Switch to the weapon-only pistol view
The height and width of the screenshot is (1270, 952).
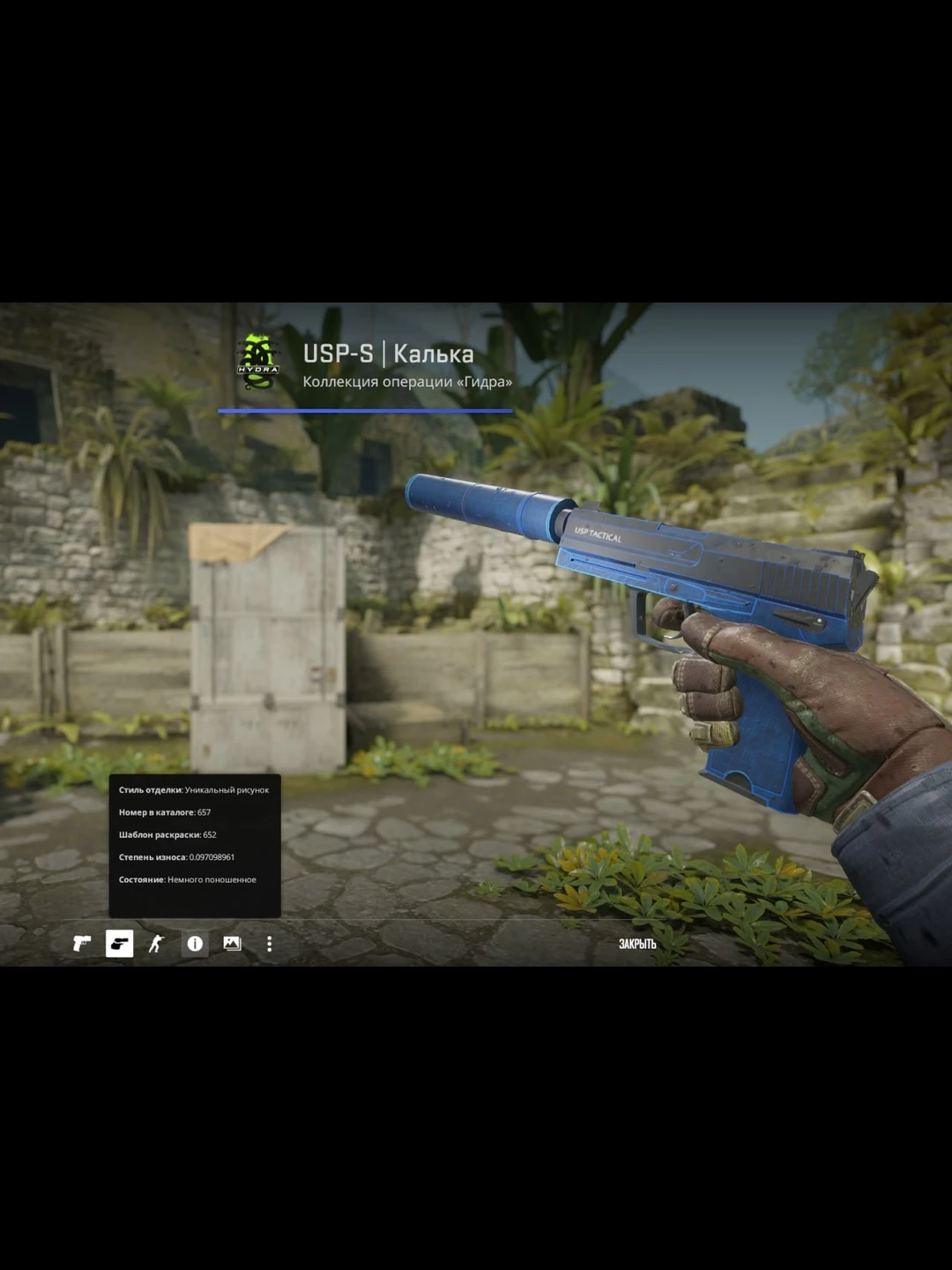tap(82, 944)
